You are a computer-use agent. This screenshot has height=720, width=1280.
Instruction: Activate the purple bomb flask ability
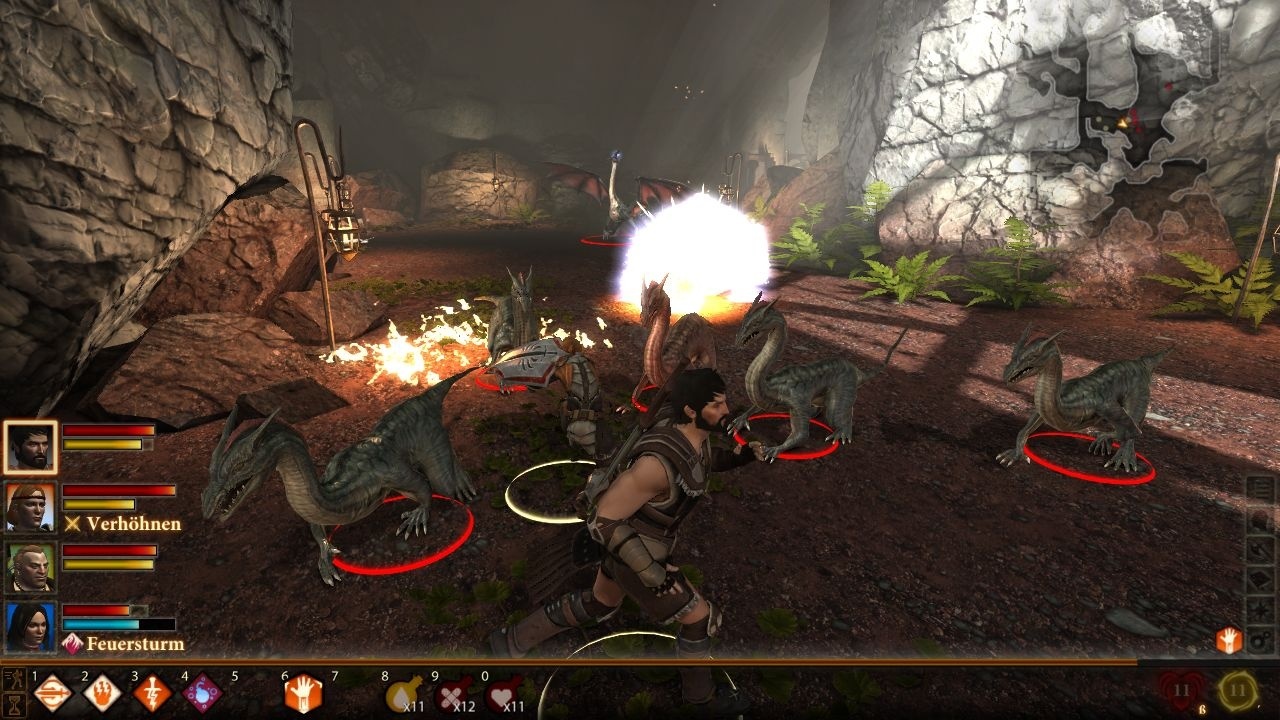click(201, 692)
